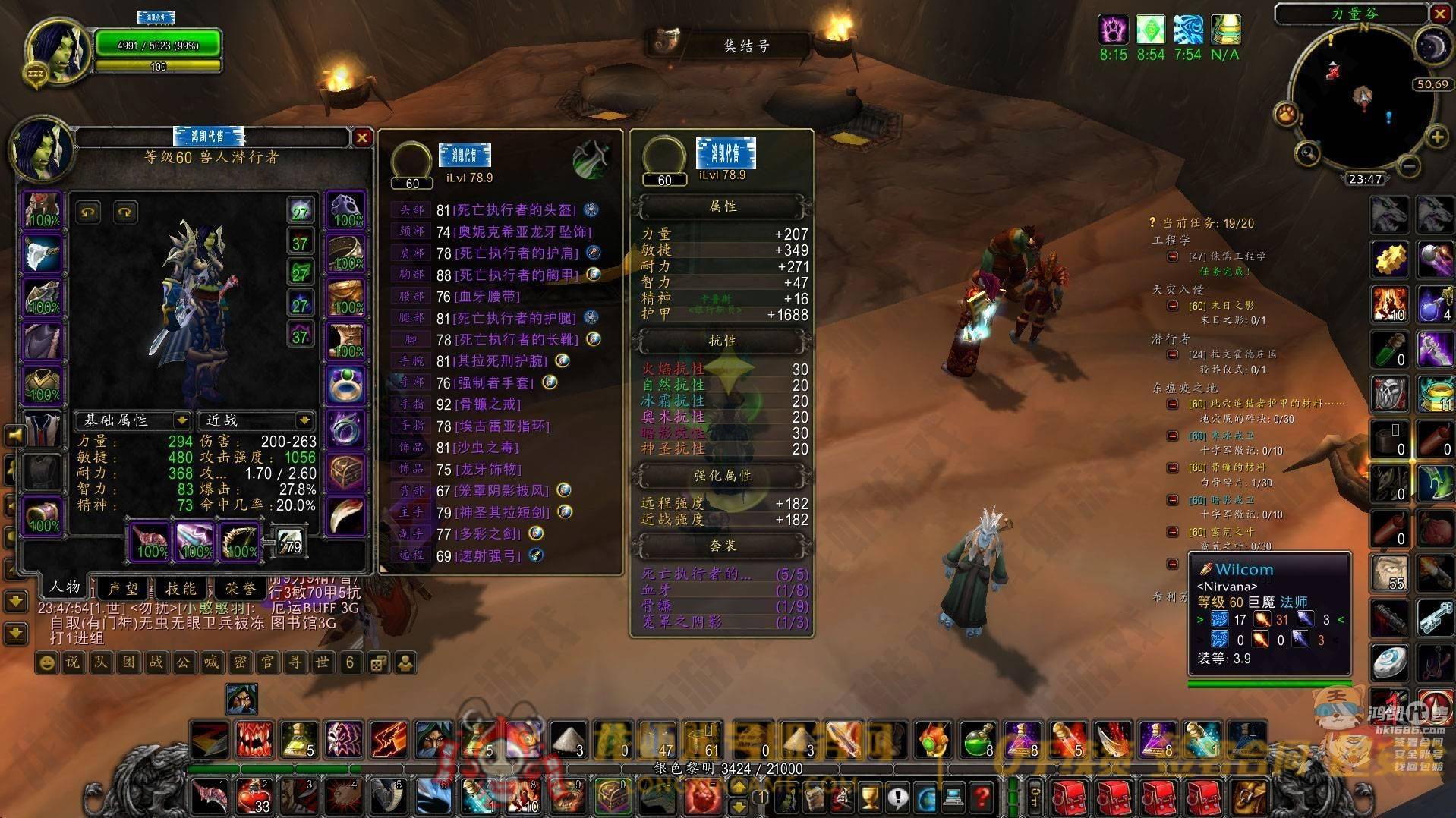
Task: Click the 力量谷 minimap close button
Action: click(1440, 14)
